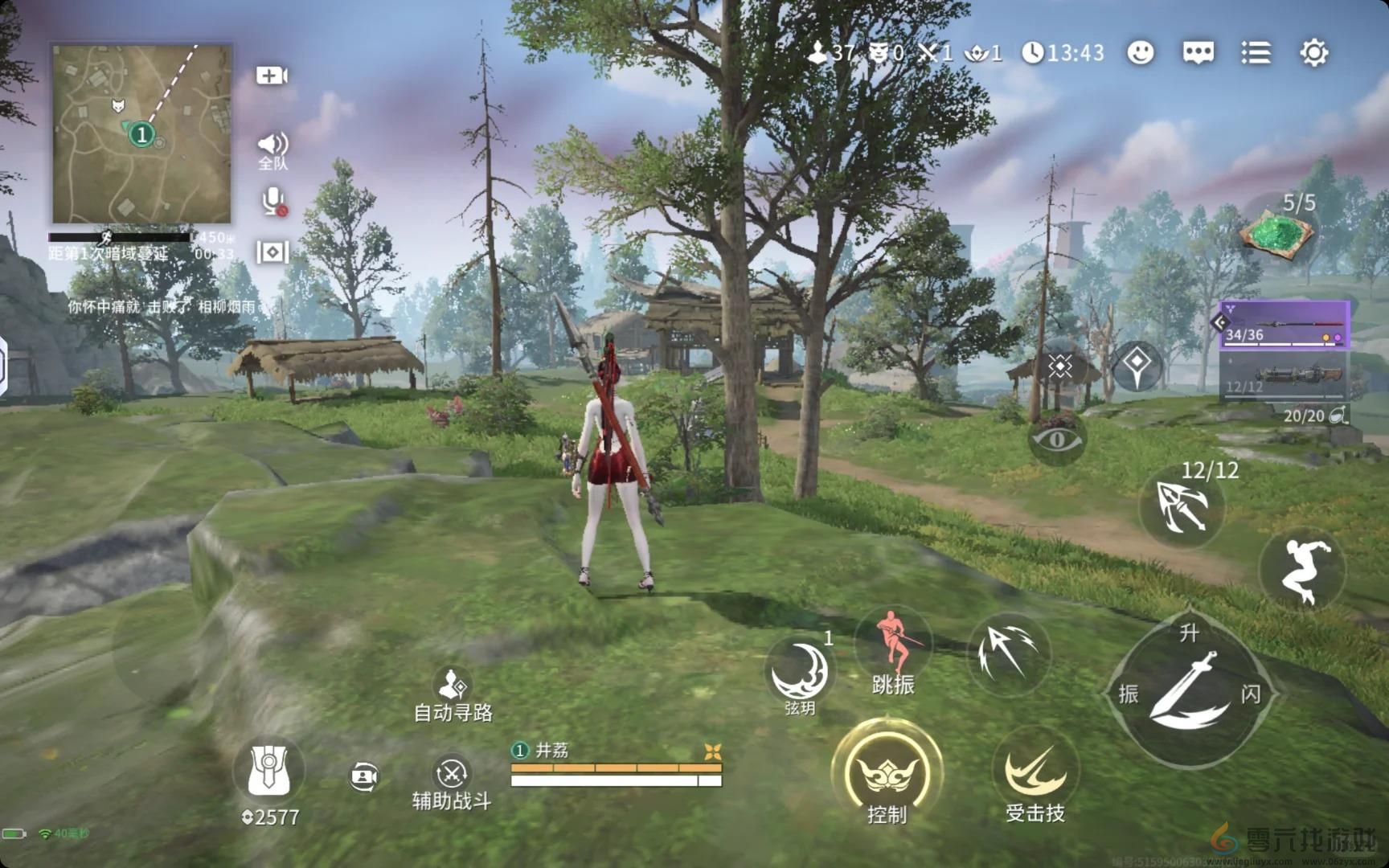
Task: Click the video camera record icon
Action: [272, 76]
